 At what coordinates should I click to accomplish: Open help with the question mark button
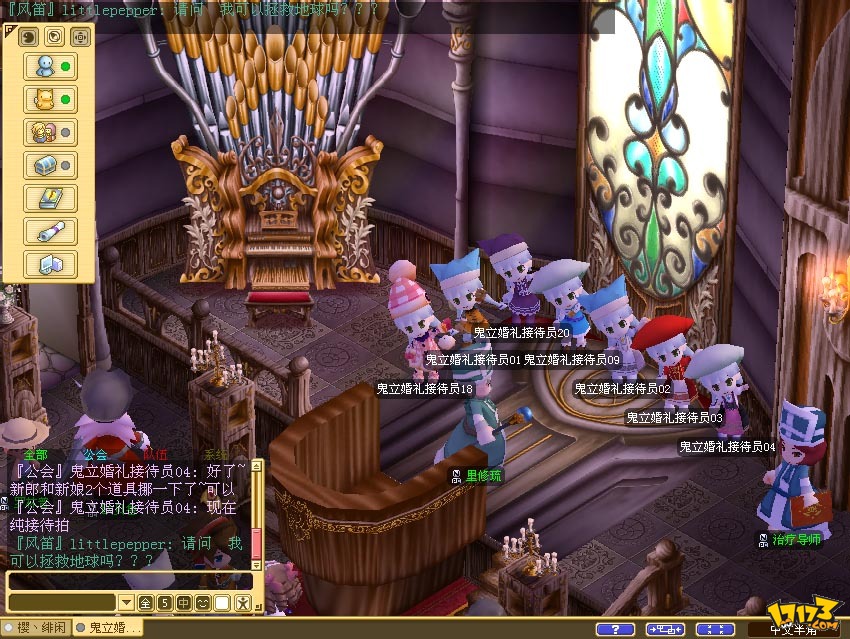615,629
